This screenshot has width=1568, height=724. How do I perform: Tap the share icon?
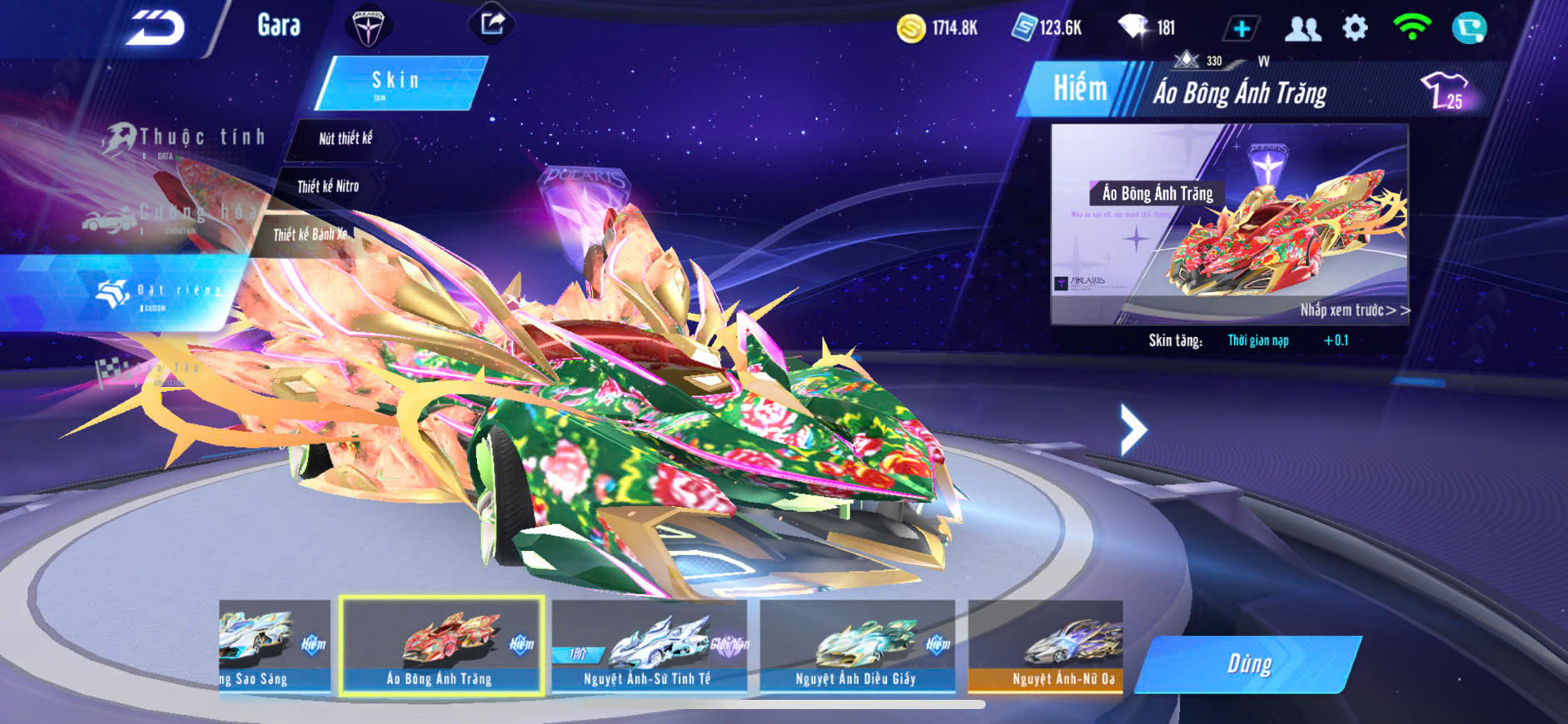pos(492,23)
